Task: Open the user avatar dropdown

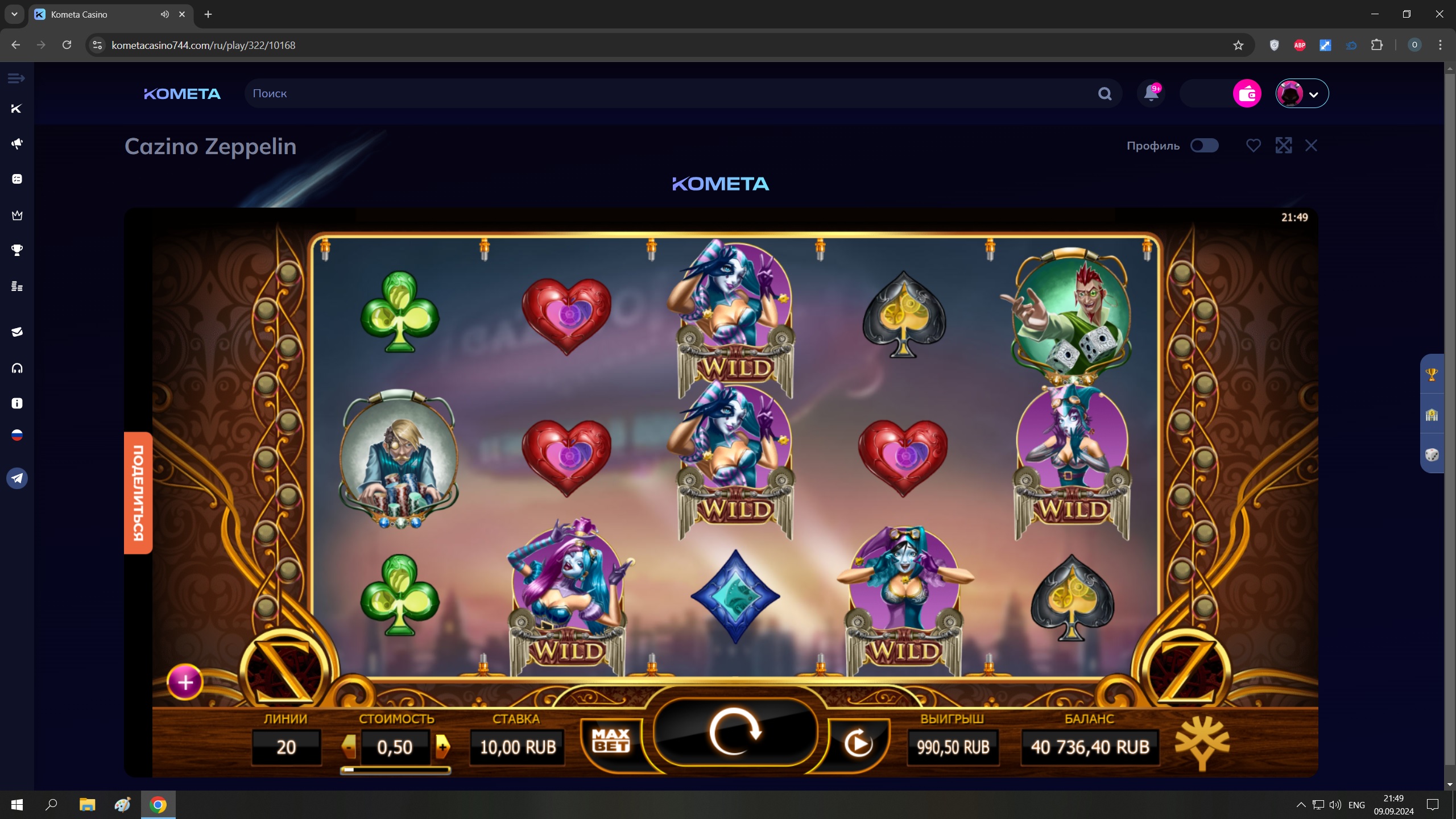Action: tap(1301, 93)
